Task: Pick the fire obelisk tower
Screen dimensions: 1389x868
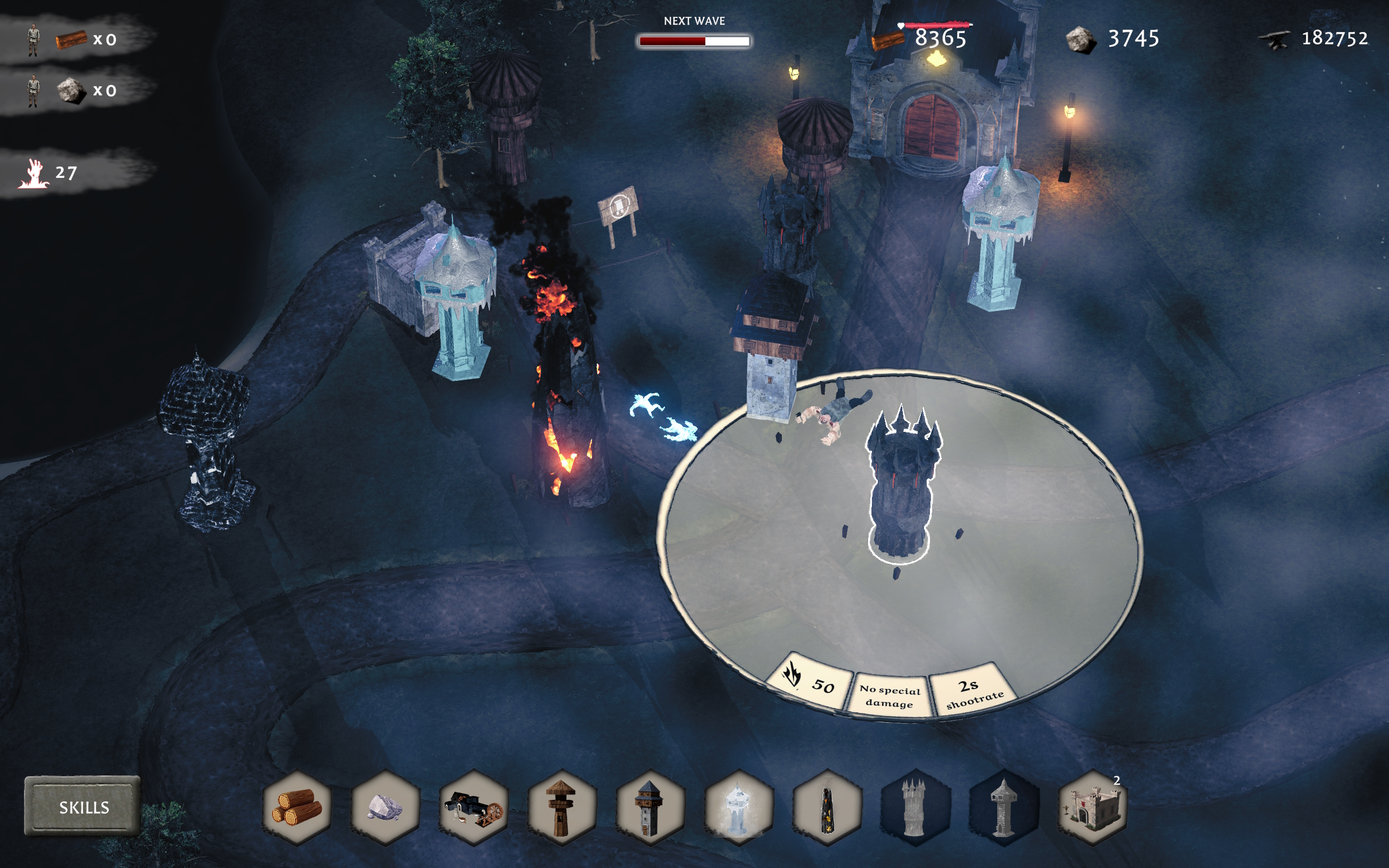Action: [x=827, y=807]
